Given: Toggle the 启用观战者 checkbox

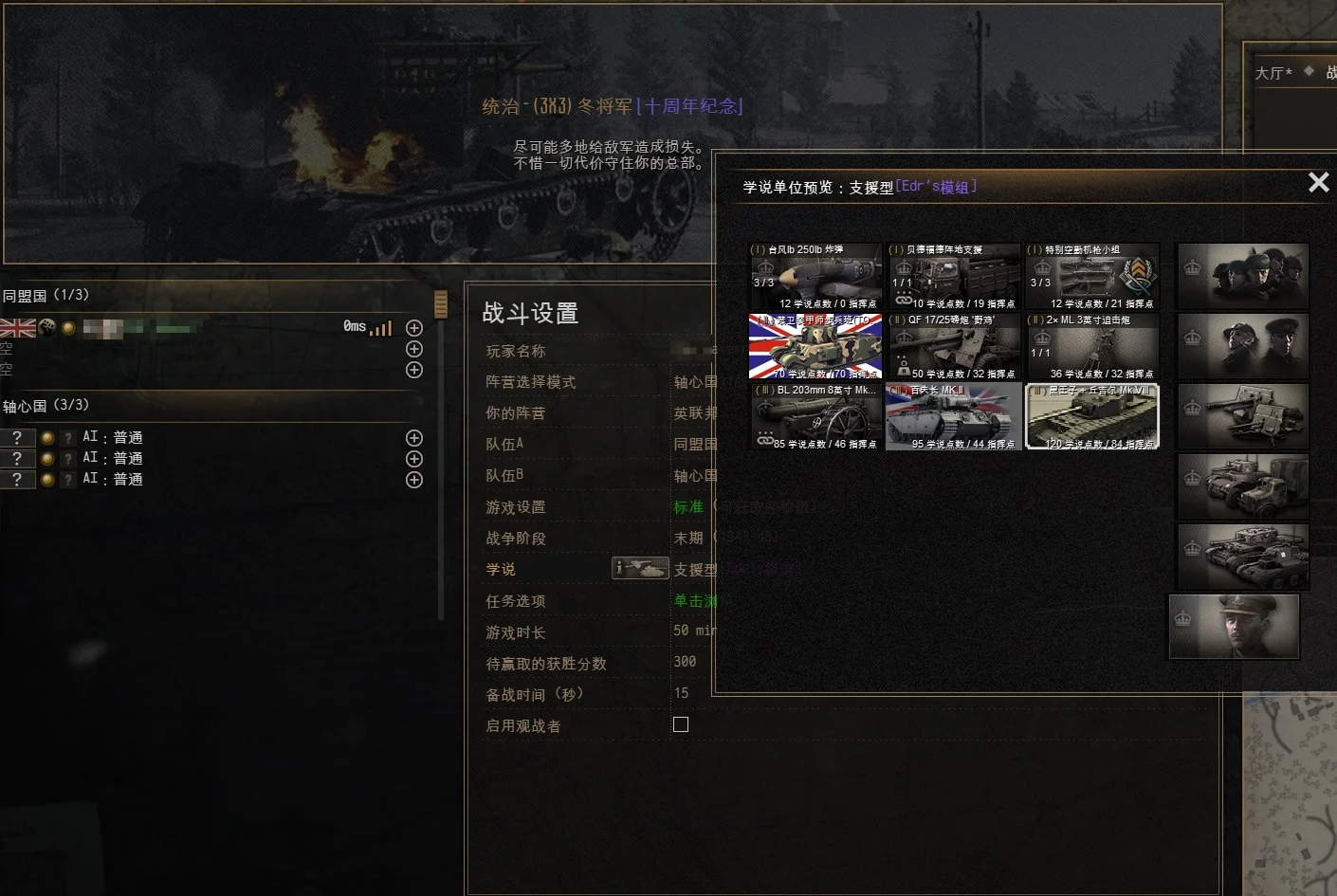Looking at the screenshot, I should (681, 724).
